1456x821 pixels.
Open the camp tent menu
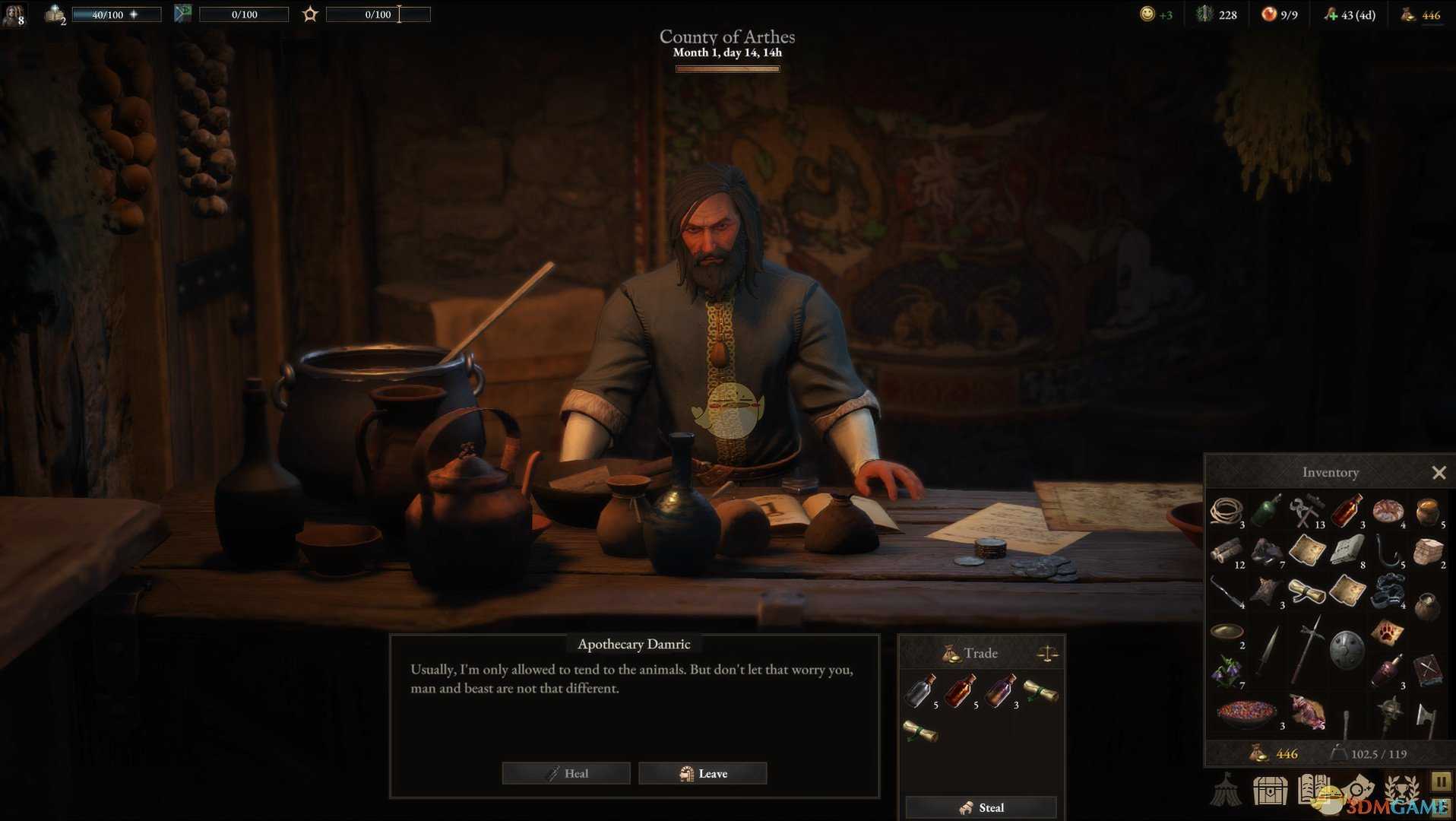pos(1227,791)
